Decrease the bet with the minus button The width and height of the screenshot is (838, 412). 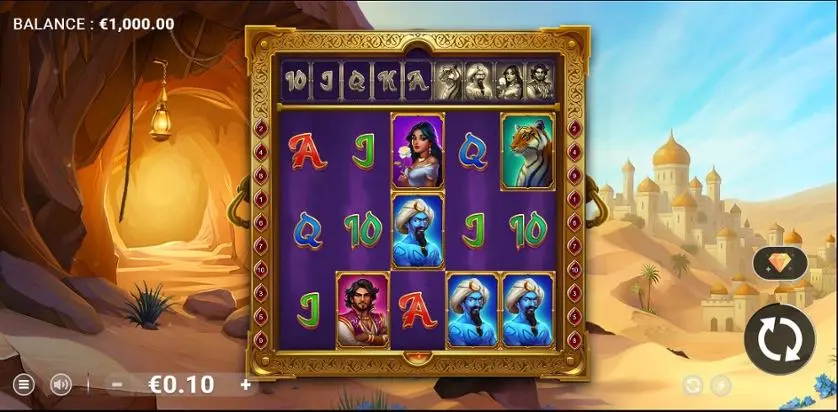[x=117, y=384]
